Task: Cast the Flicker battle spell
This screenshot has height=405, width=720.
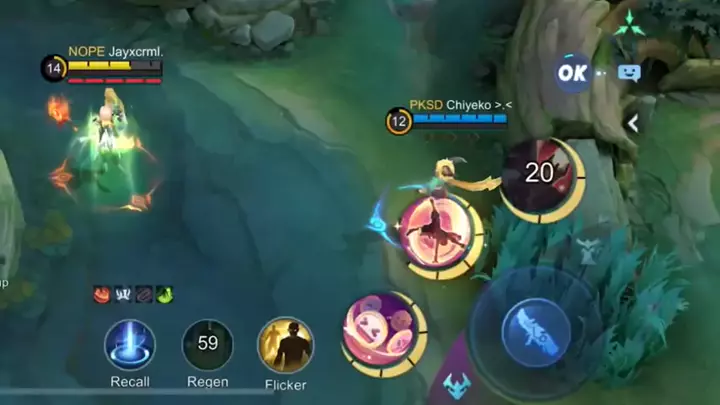Action: pos(285,346)
